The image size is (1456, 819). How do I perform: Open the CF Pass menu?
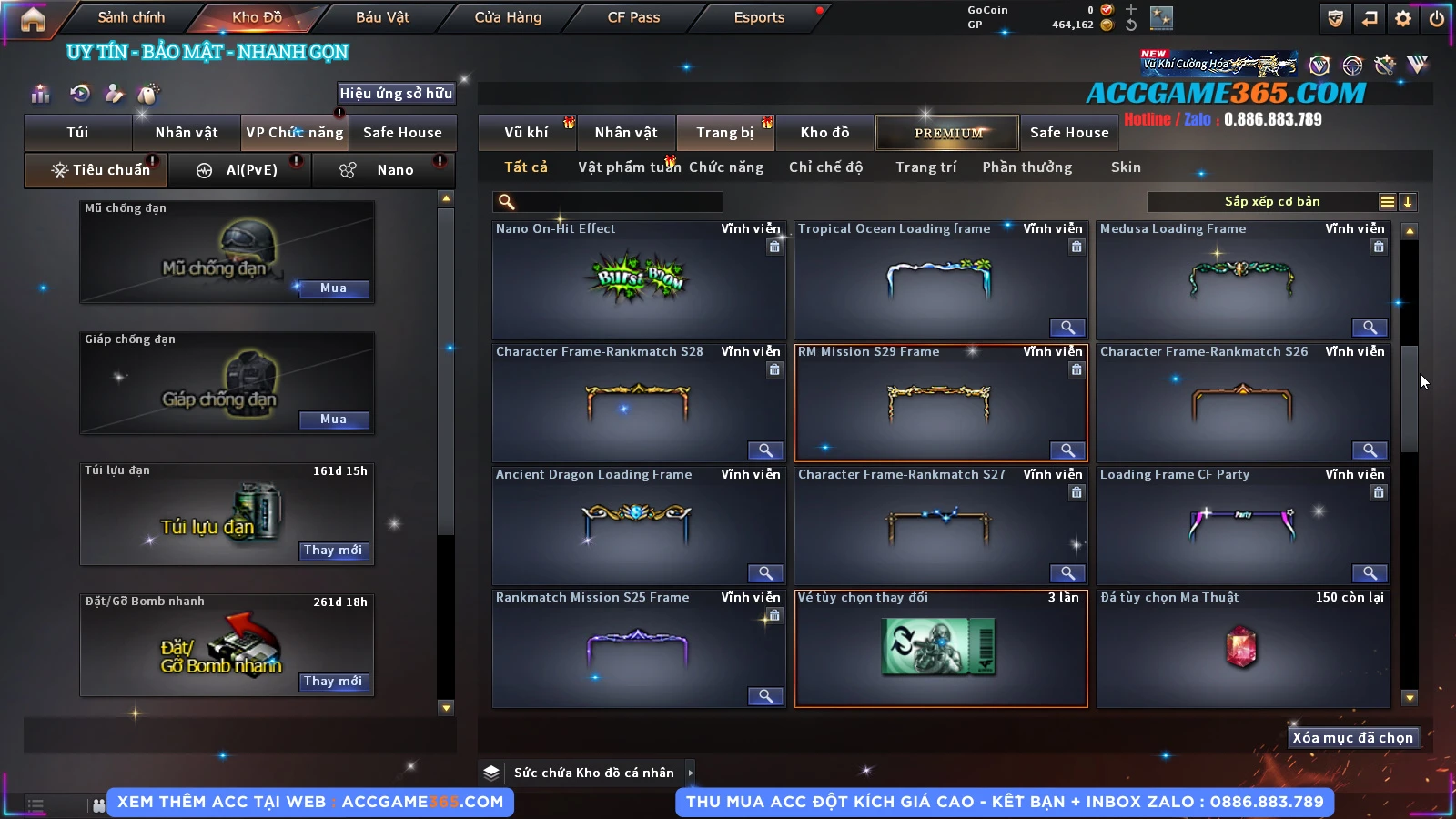tap(633, 17)
